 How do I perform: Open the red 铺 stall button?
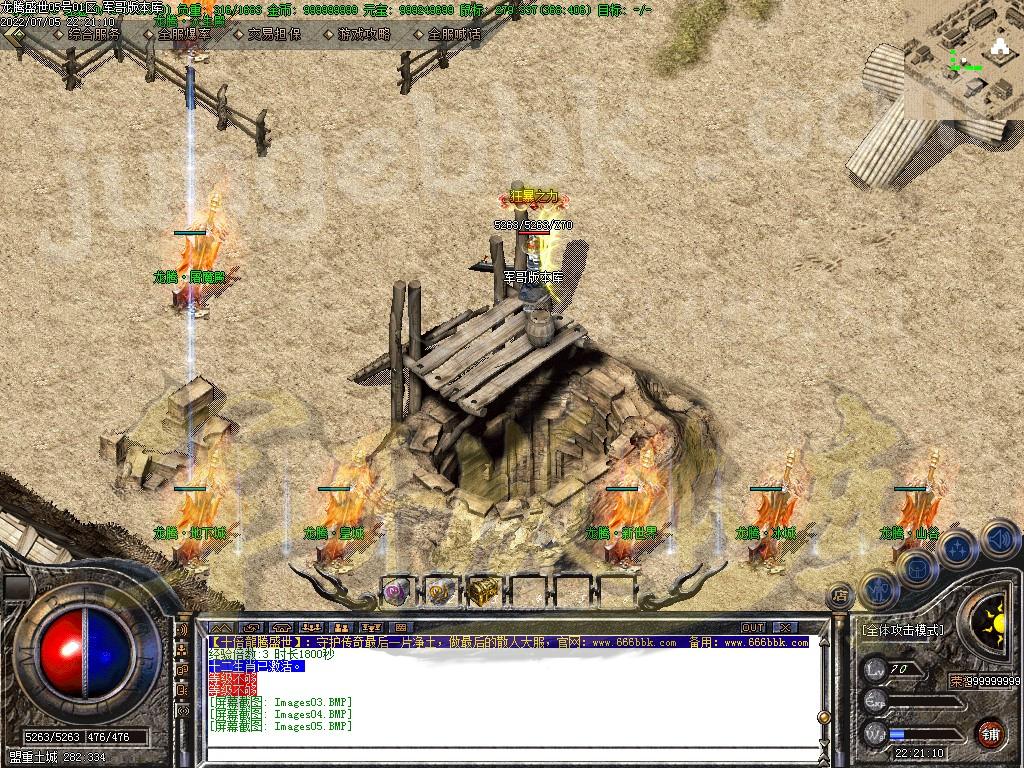click(990, 732)
